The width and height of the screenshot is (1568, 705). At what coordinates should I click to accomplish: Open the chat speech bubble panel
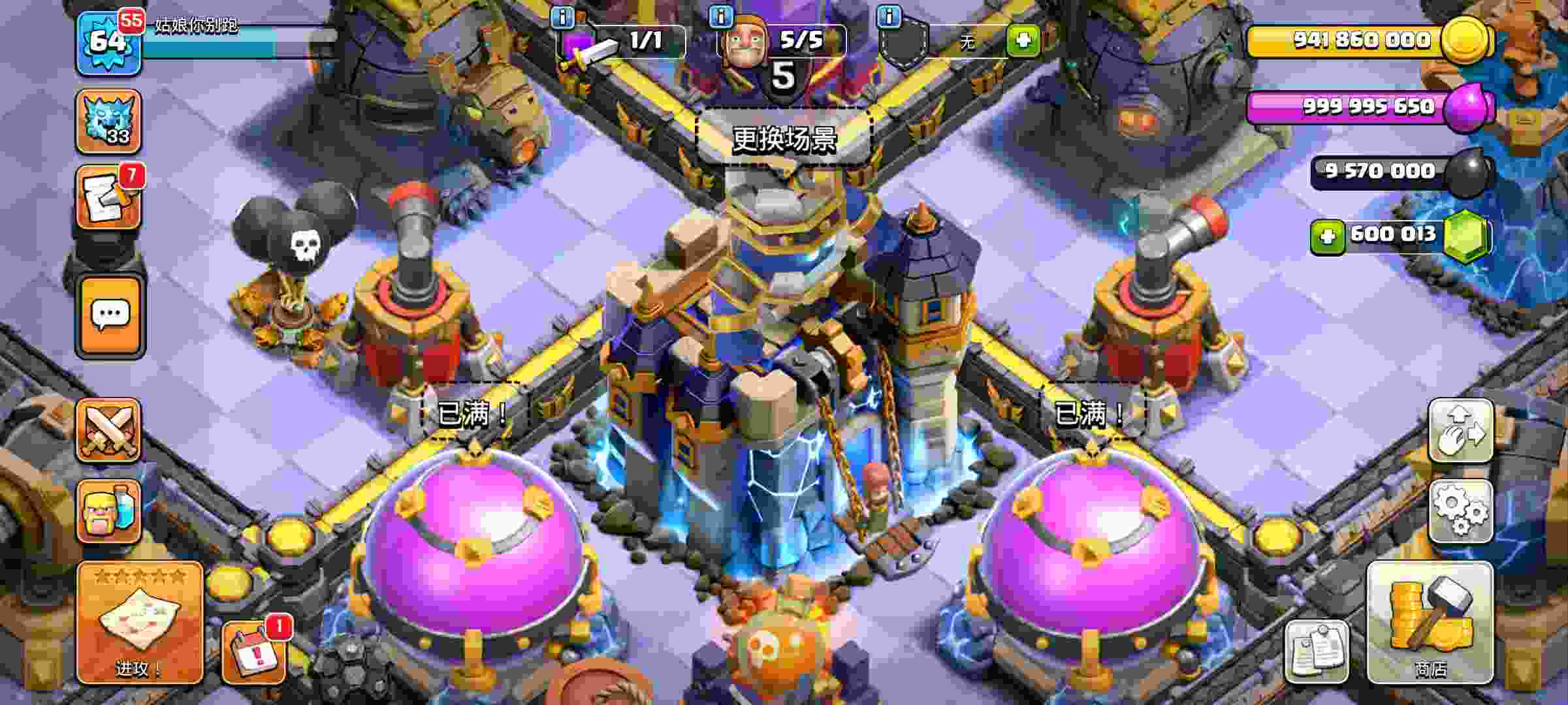coord(110,317)
